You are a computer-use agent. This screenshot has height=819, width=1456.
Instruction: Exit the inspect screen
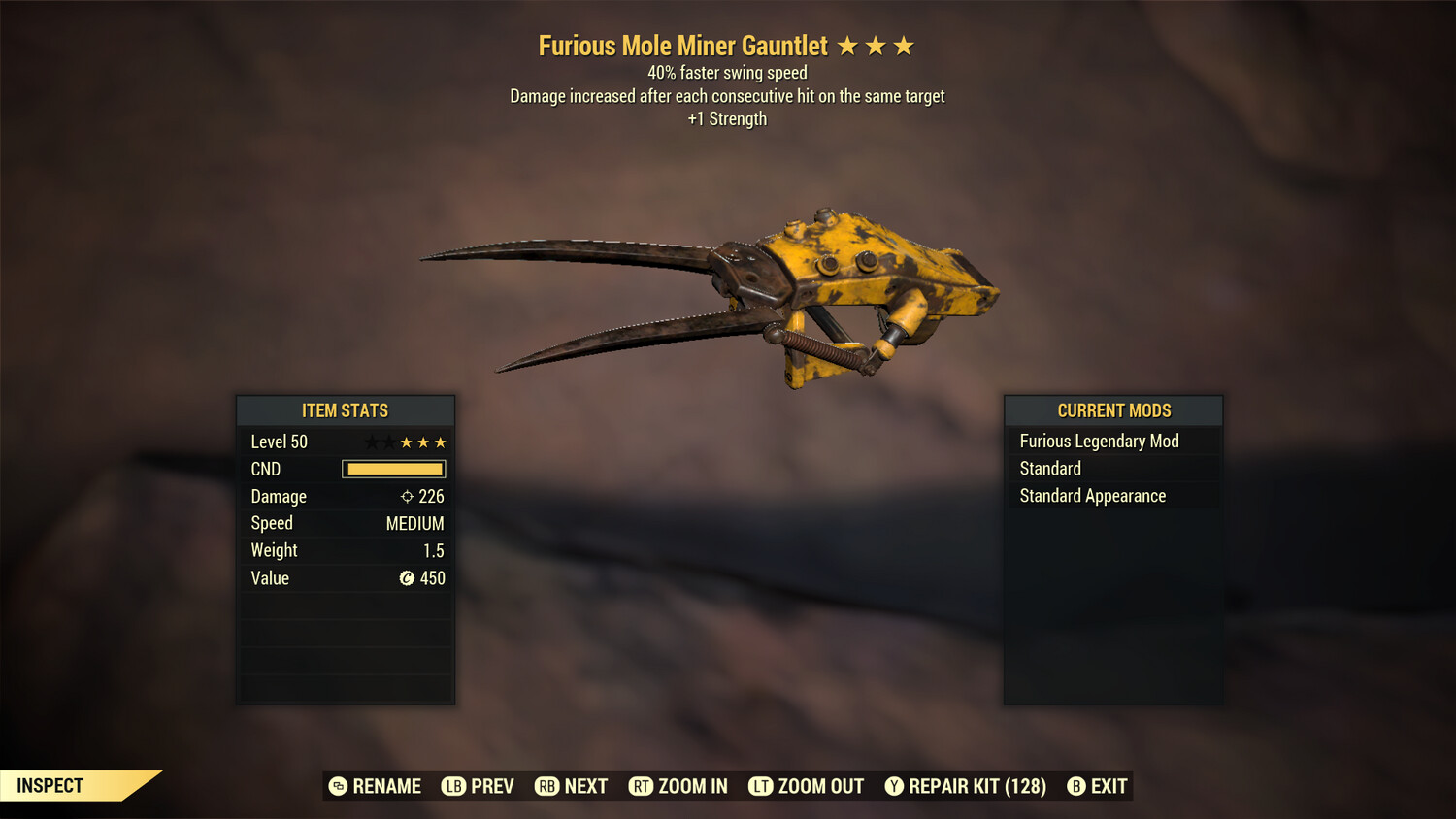[1098, 786]
